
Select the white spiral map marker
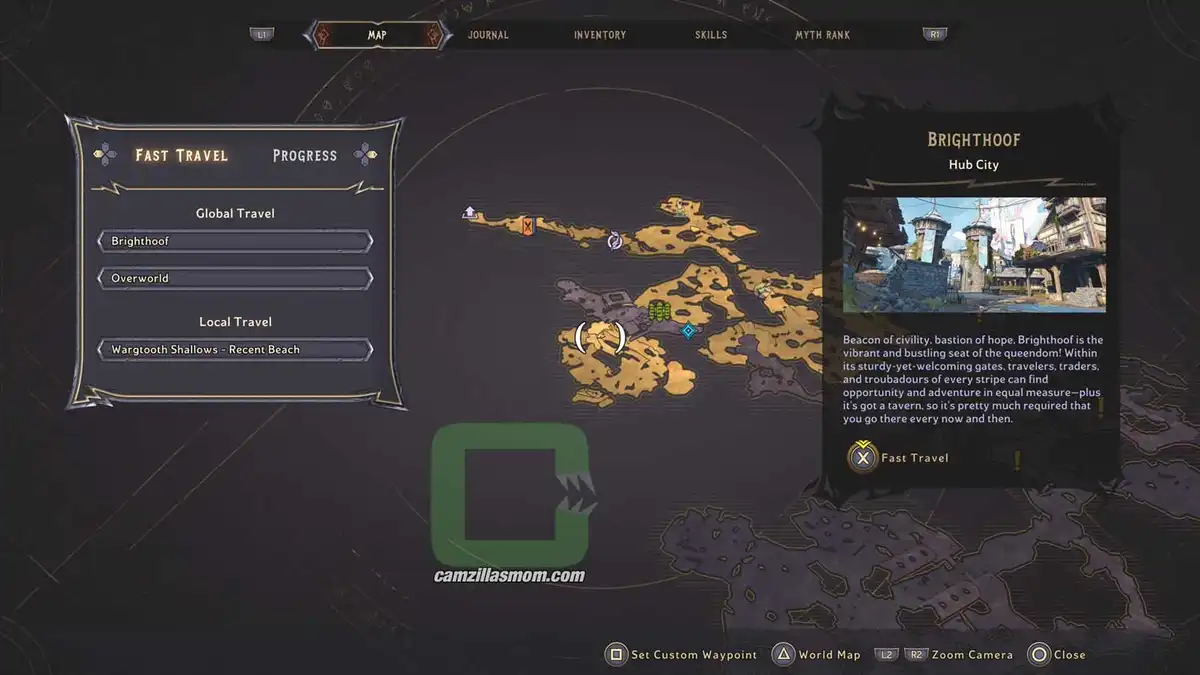coord(615,240)
